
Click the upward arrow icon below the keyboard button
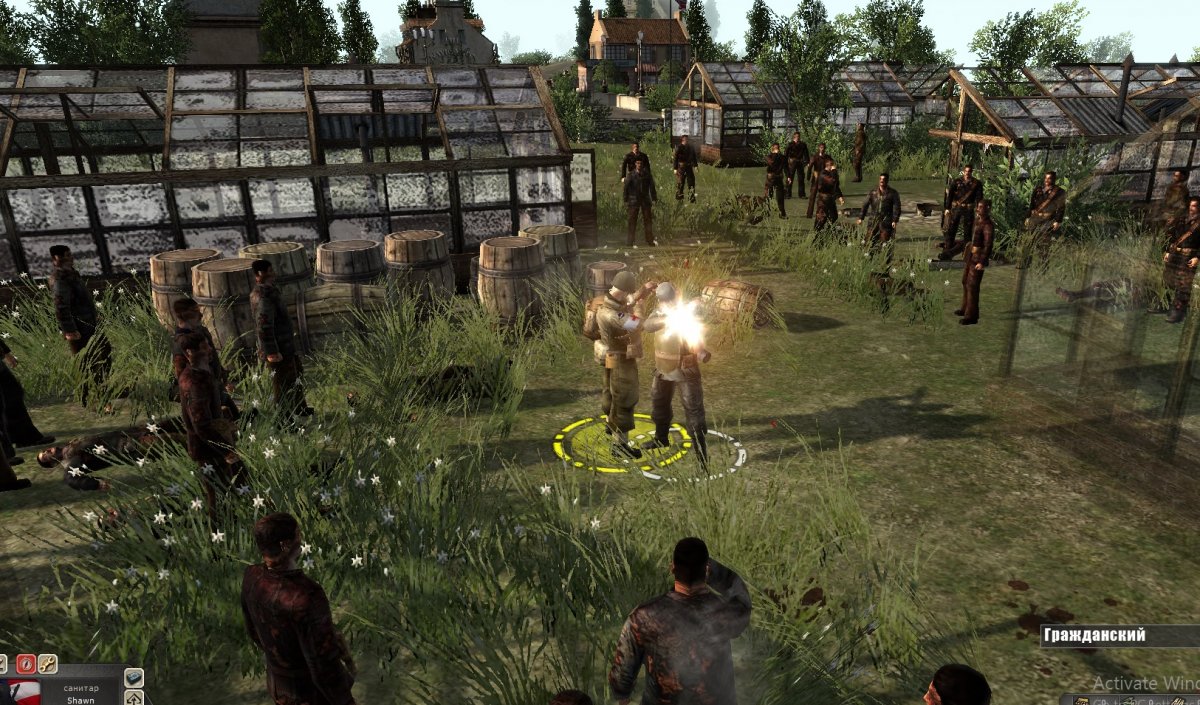point(134,697)
